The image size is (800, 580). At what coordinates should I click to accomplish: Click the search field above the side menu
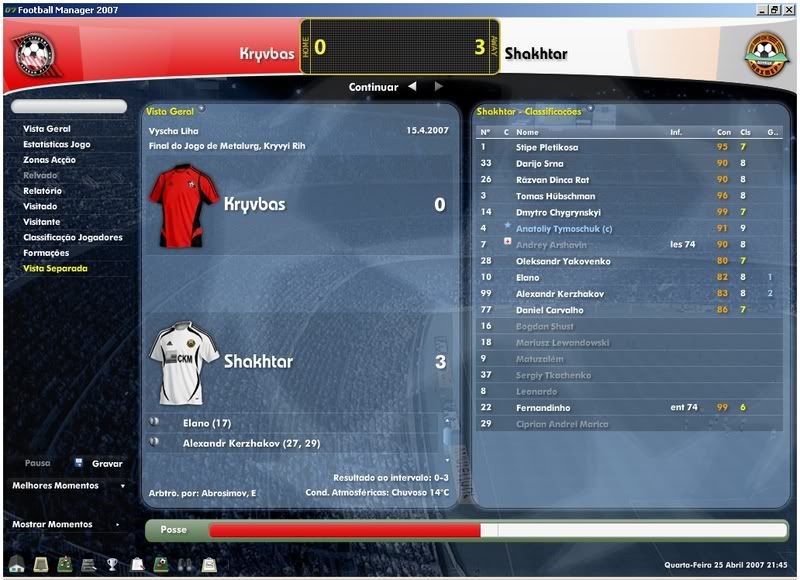point(70,106)
